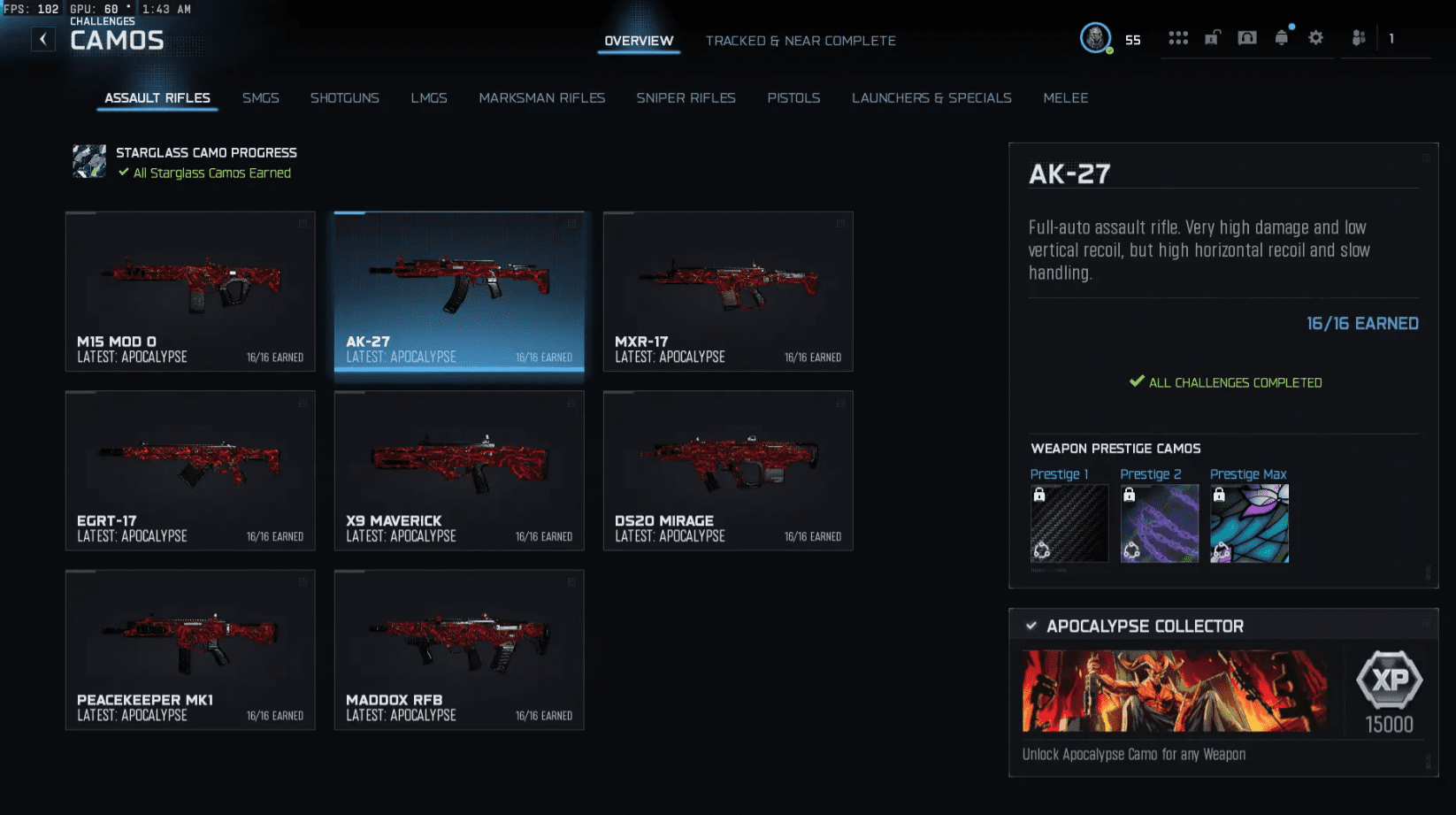
Task: Open the grid menu icon in the top bar
Action: coord(1179,37)
